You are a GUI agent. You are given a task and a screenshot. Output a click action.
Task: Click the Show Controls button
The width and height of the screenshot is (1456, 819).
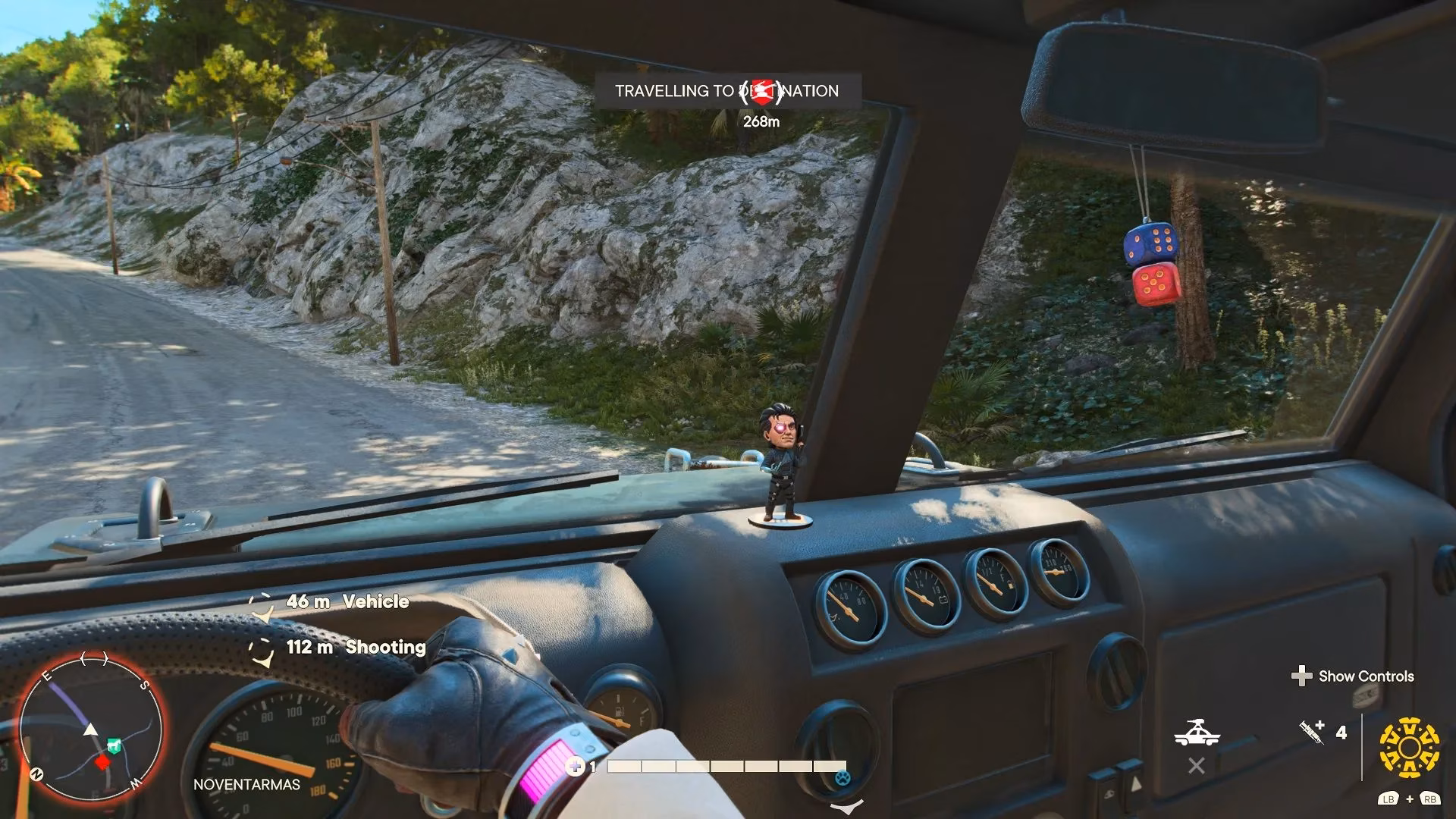pyautogui.click(x=1364, y=676)
